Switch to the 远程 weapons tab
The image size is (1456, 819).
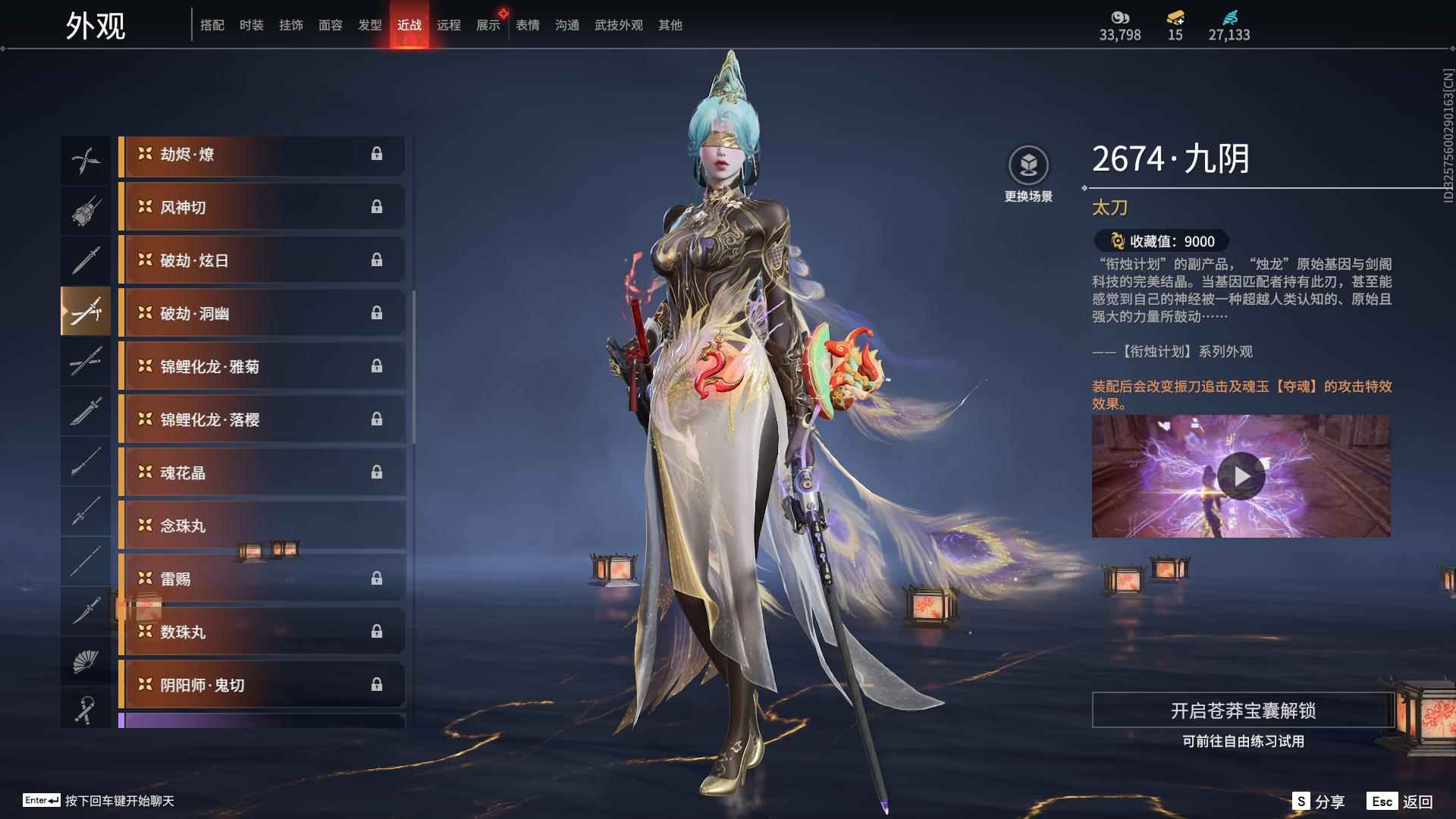pos(448,25)
